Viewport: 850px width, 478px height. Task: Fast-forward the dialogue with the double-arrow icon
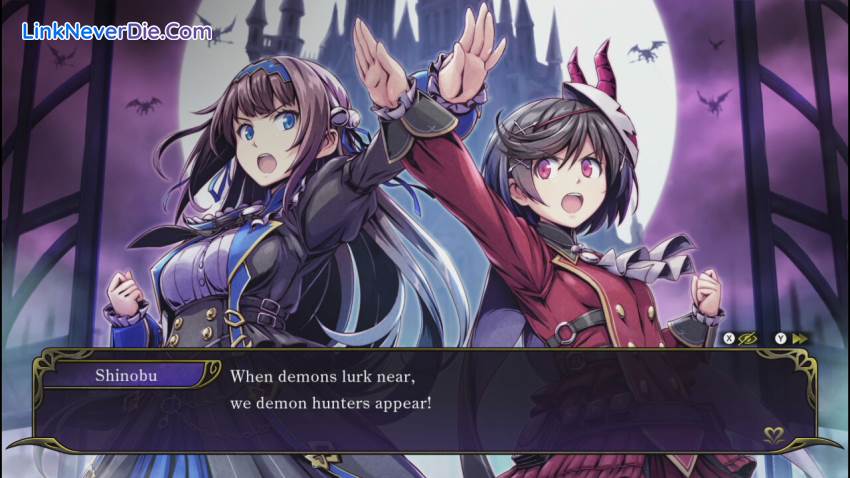click(x=799, y=339)
